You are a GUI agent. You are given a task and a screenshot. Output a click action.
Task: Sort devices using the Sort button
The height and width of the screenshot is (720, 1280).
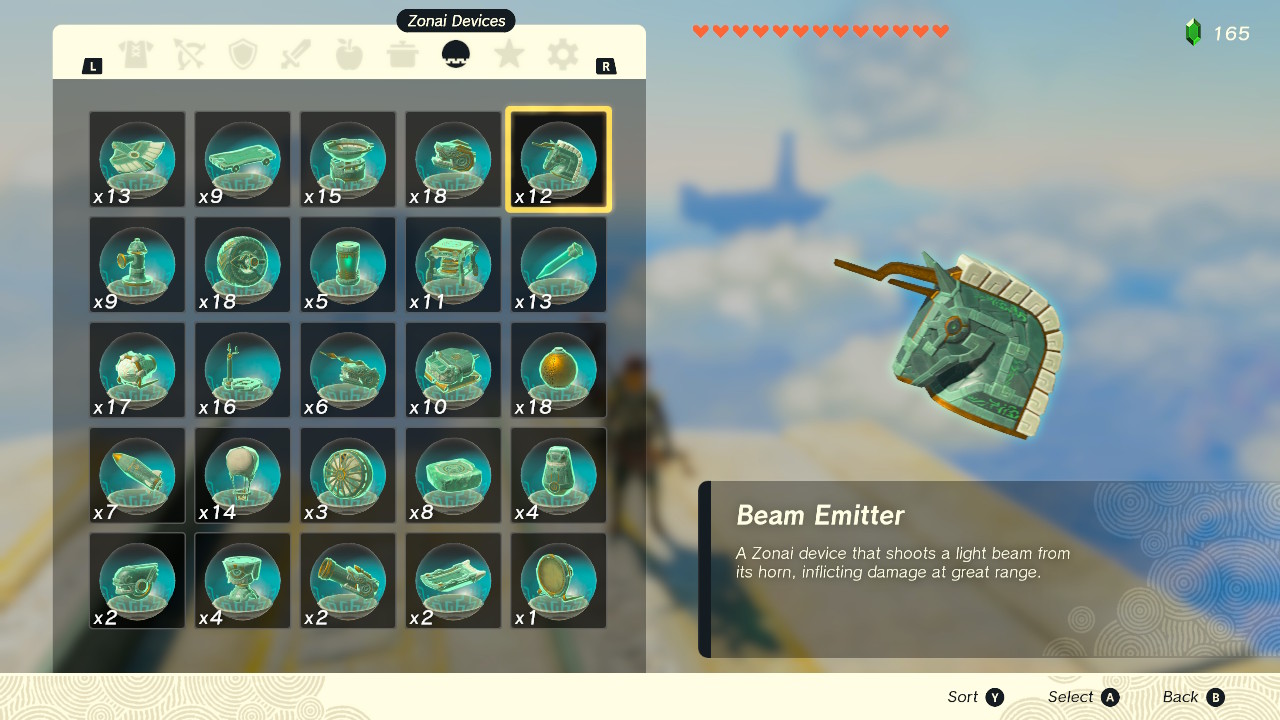(x=975, y=697)
